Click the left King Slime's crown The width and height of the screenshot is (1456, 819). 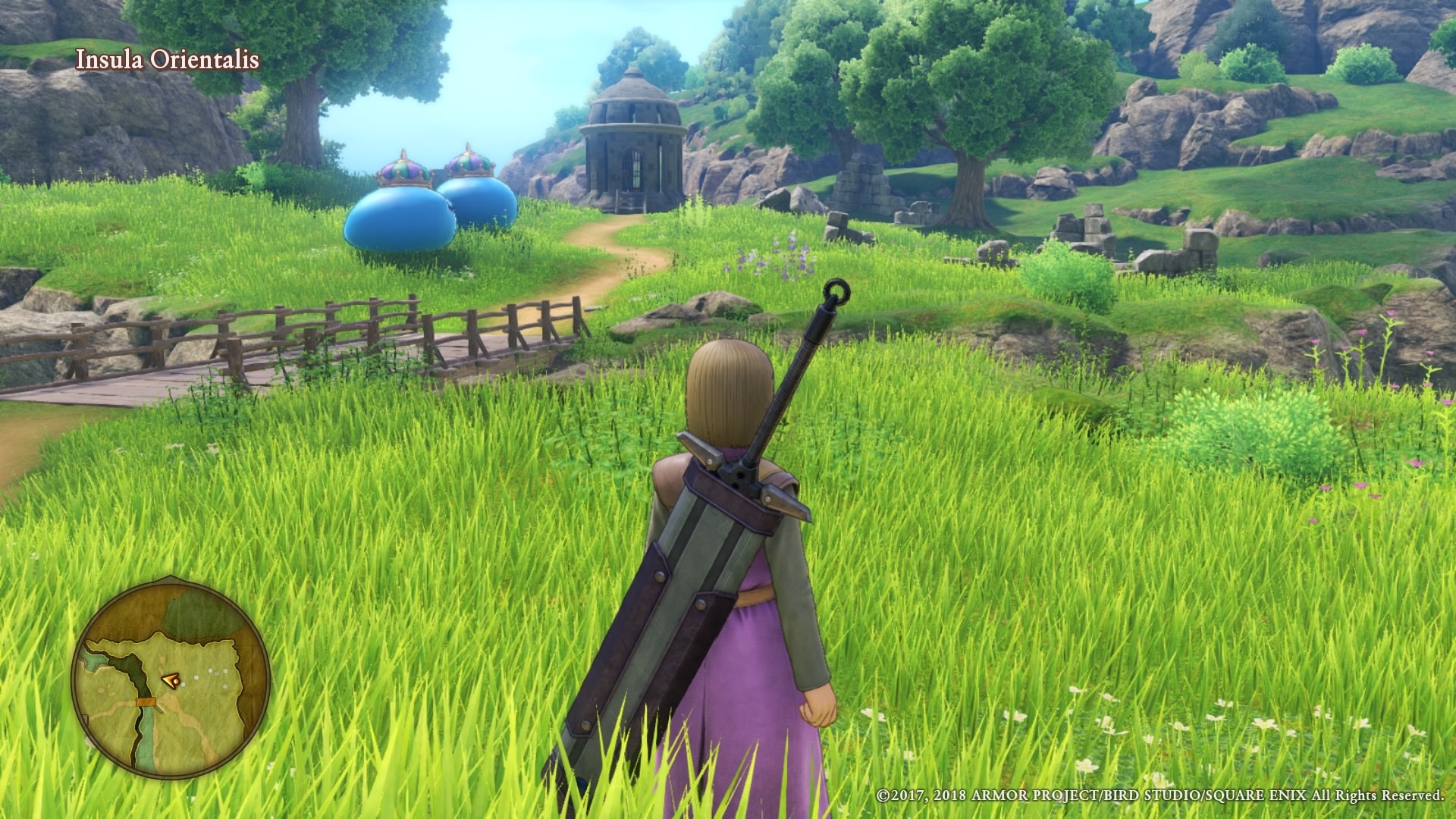(x=403, y=171)
